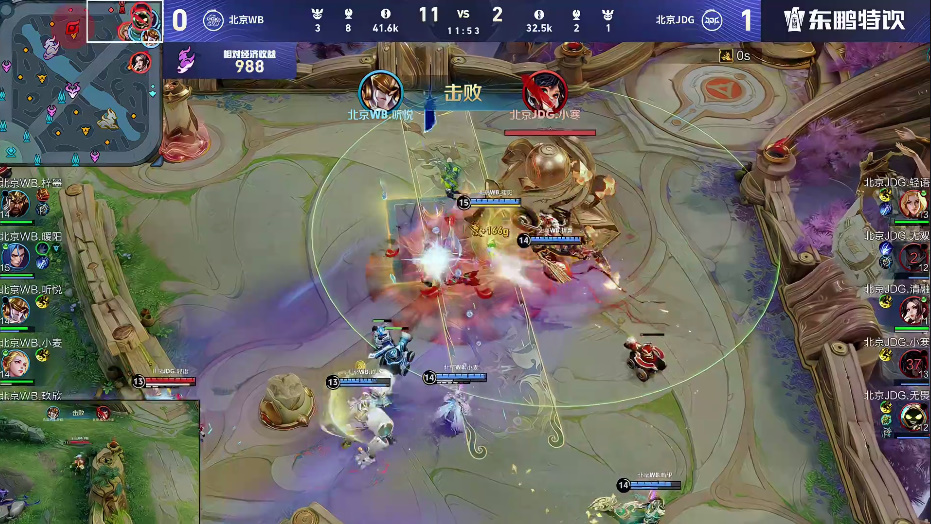Select 北京JDG.清融 hero portrait
This screenshot has width=931, height=524.
[x=914, y=311]
